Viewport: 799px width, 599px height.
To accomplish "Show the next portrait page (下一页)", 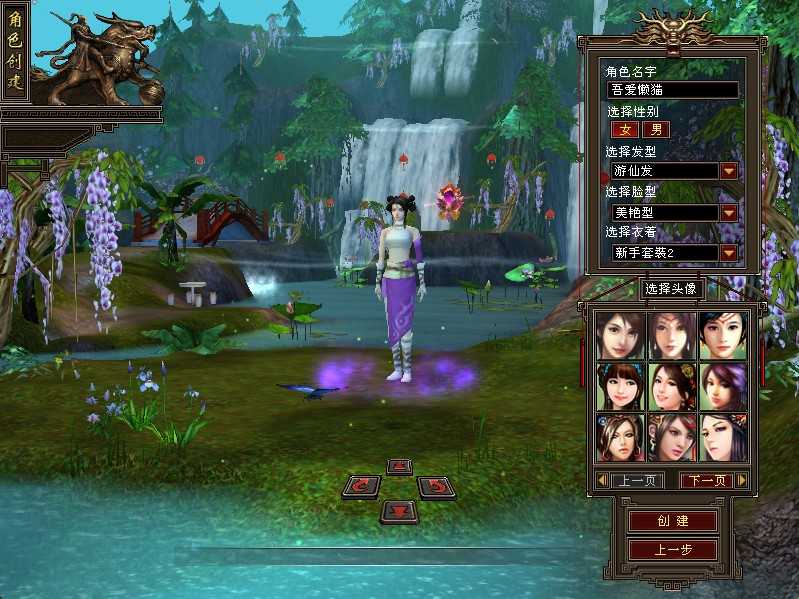I will (708, 481).
